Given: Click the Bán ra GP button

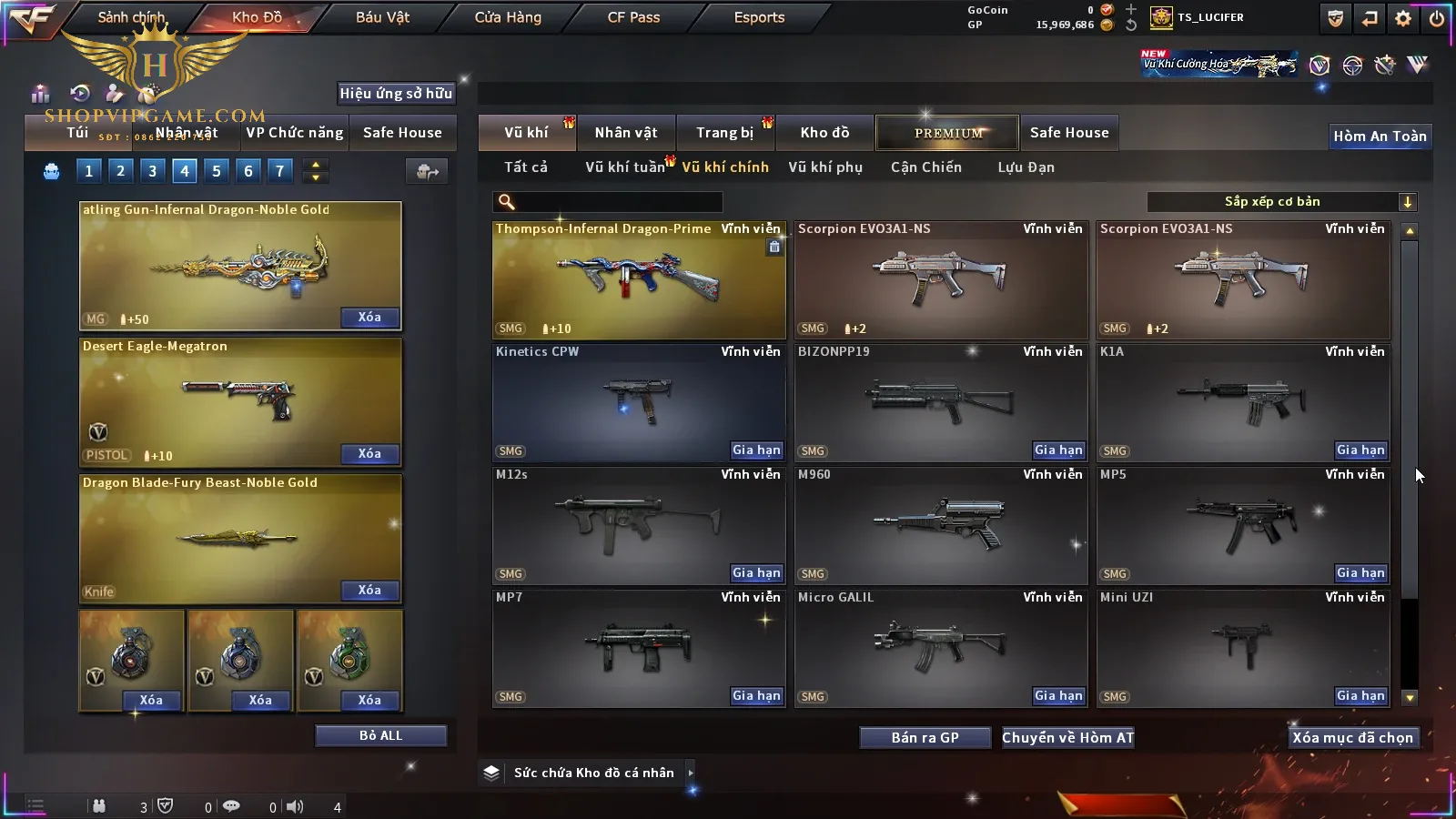Looking at the screenshot, I should 925,738.
